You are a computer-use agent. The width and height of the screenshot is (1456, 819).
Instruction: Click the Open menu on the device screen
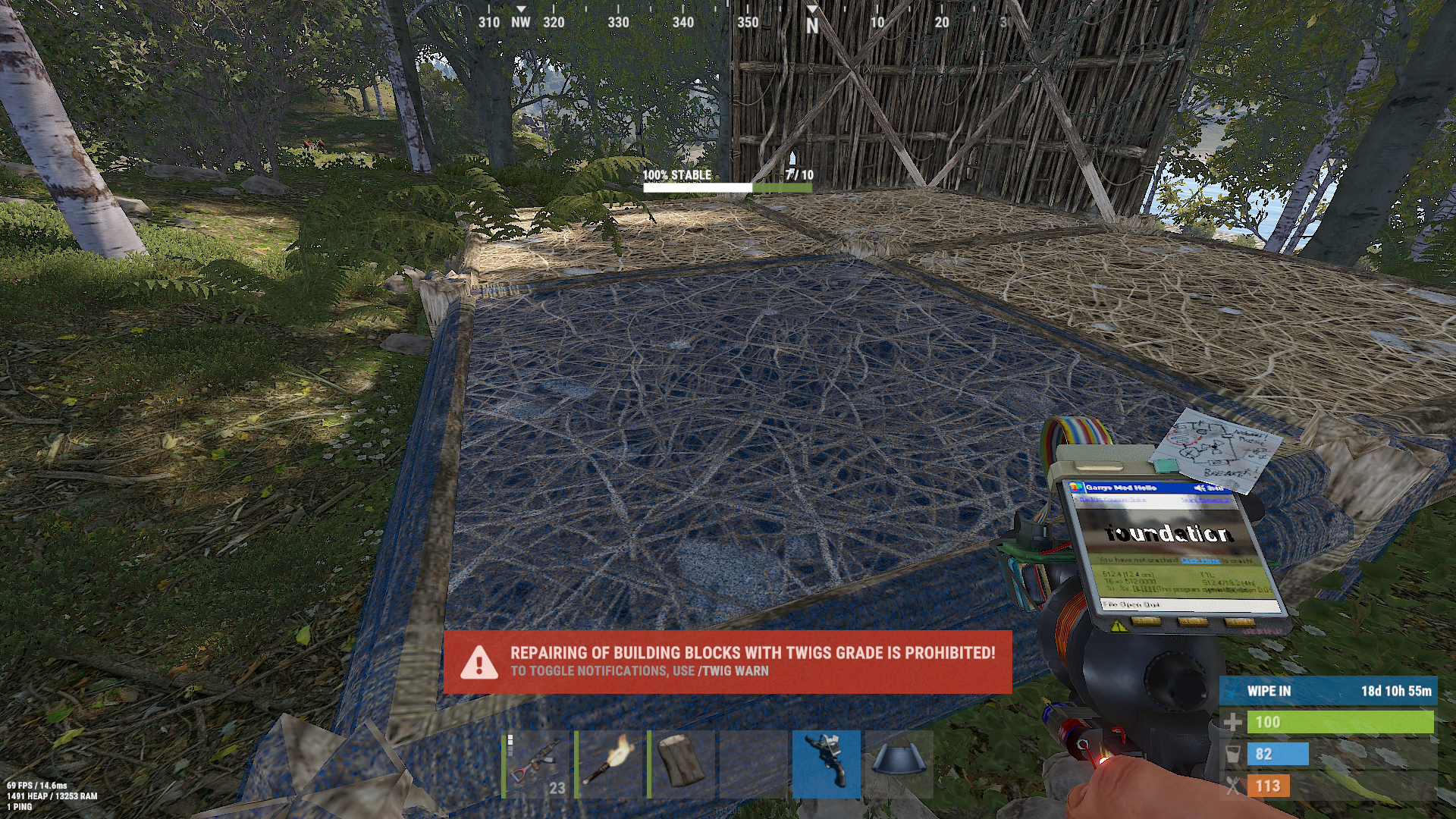coord(1131,604)
